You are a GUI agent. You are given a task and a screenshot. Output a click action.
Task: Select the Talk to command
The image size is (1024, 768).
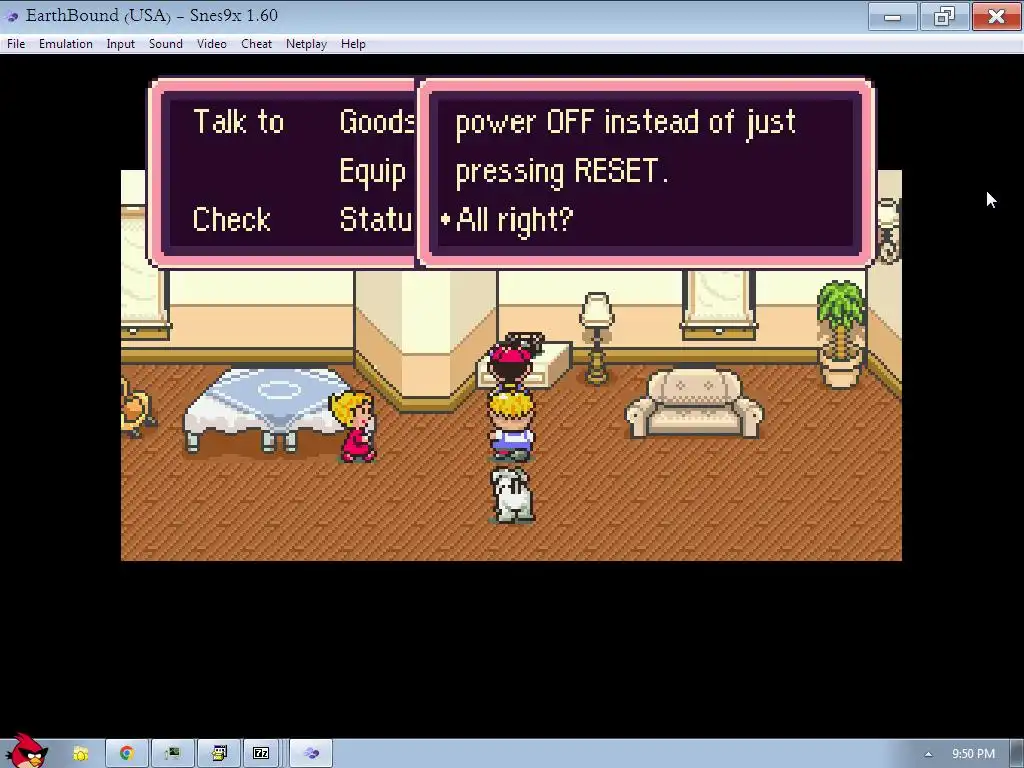pyautogui.click(x=238, y=122)
